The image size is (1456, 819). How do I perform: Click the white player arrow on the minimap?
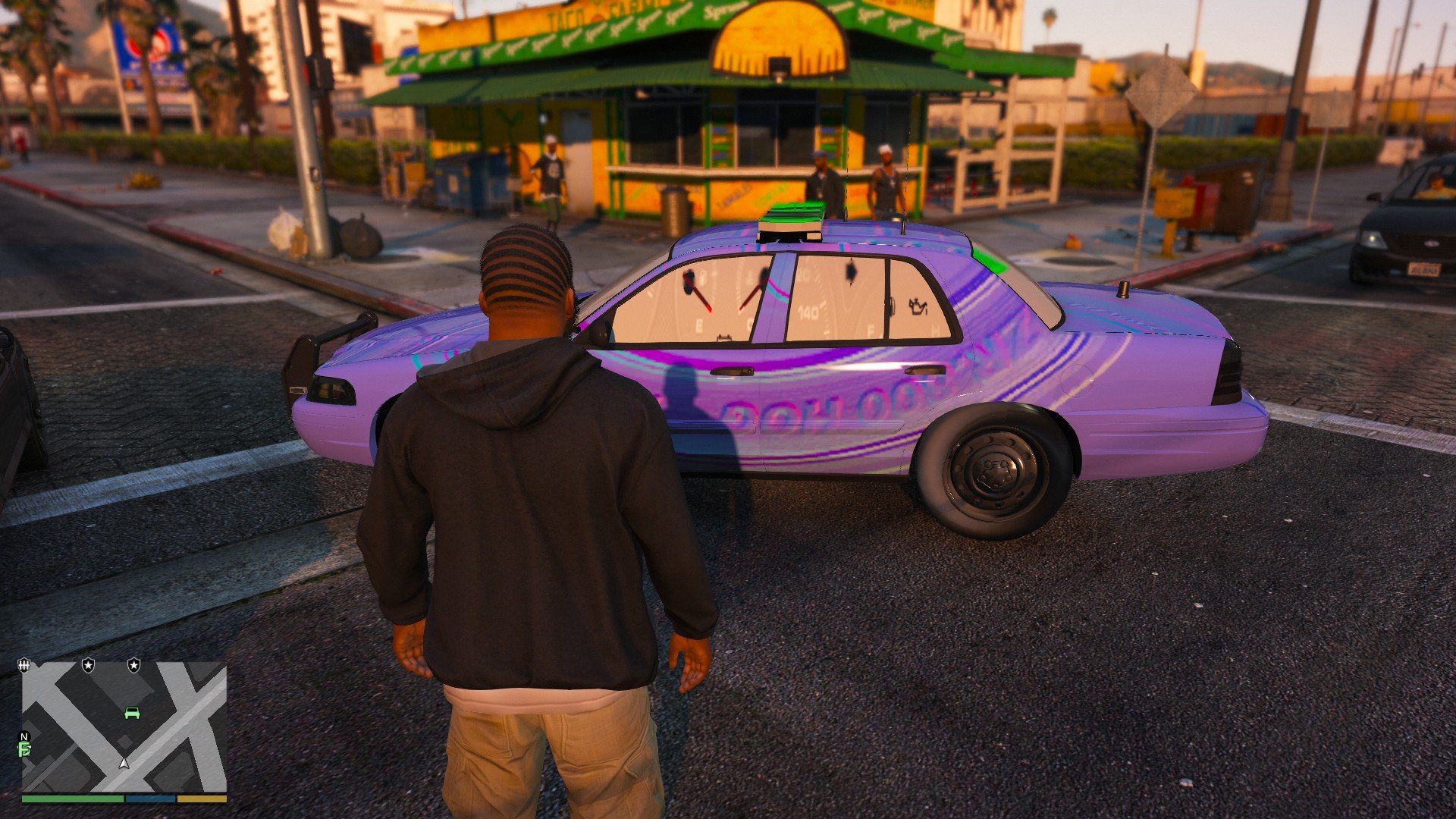pyautogui.click(x=124, y=763)
